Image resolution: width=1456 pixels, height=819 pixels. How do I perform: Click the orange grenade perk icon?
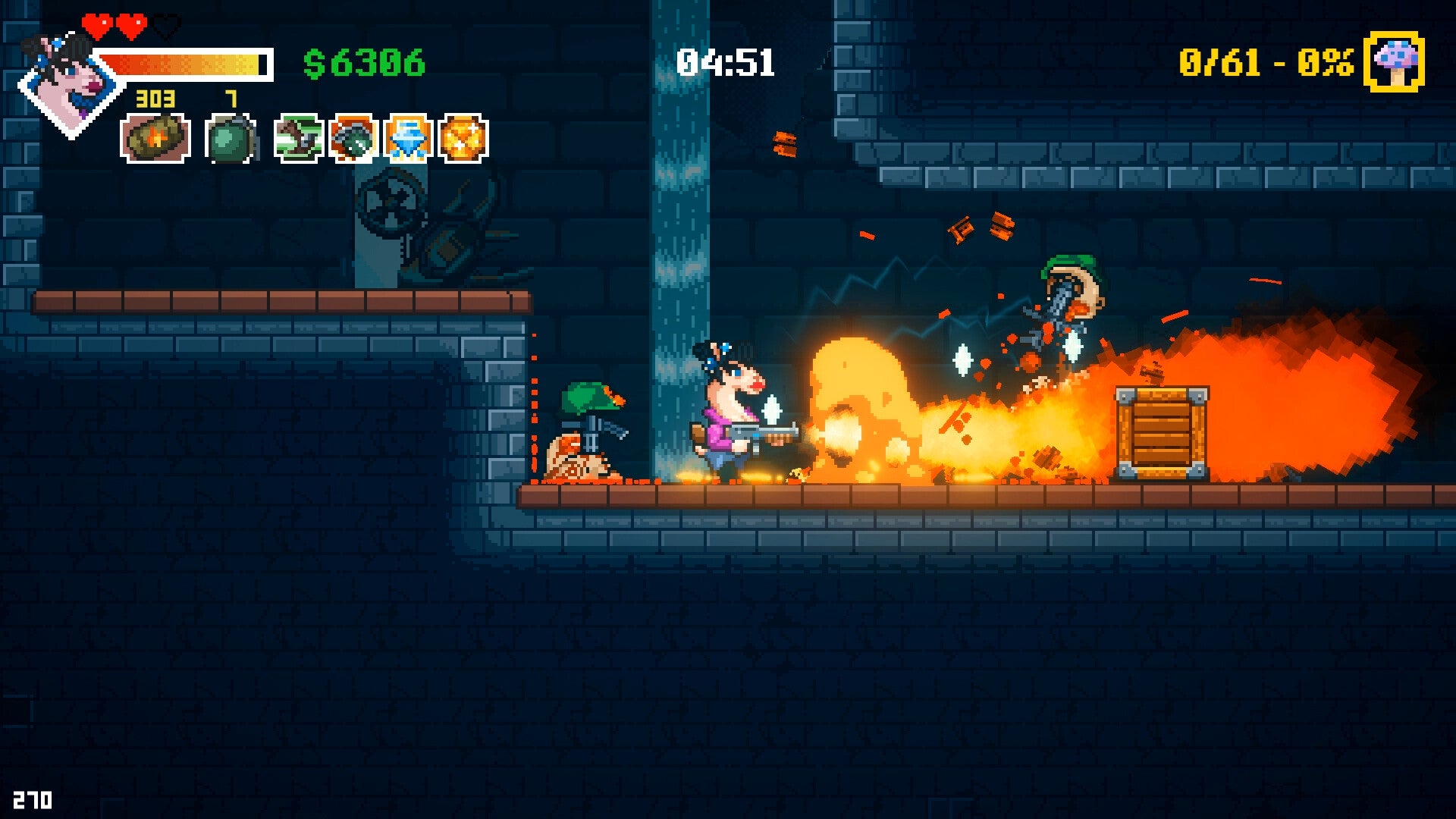click(x=353, y=138)
